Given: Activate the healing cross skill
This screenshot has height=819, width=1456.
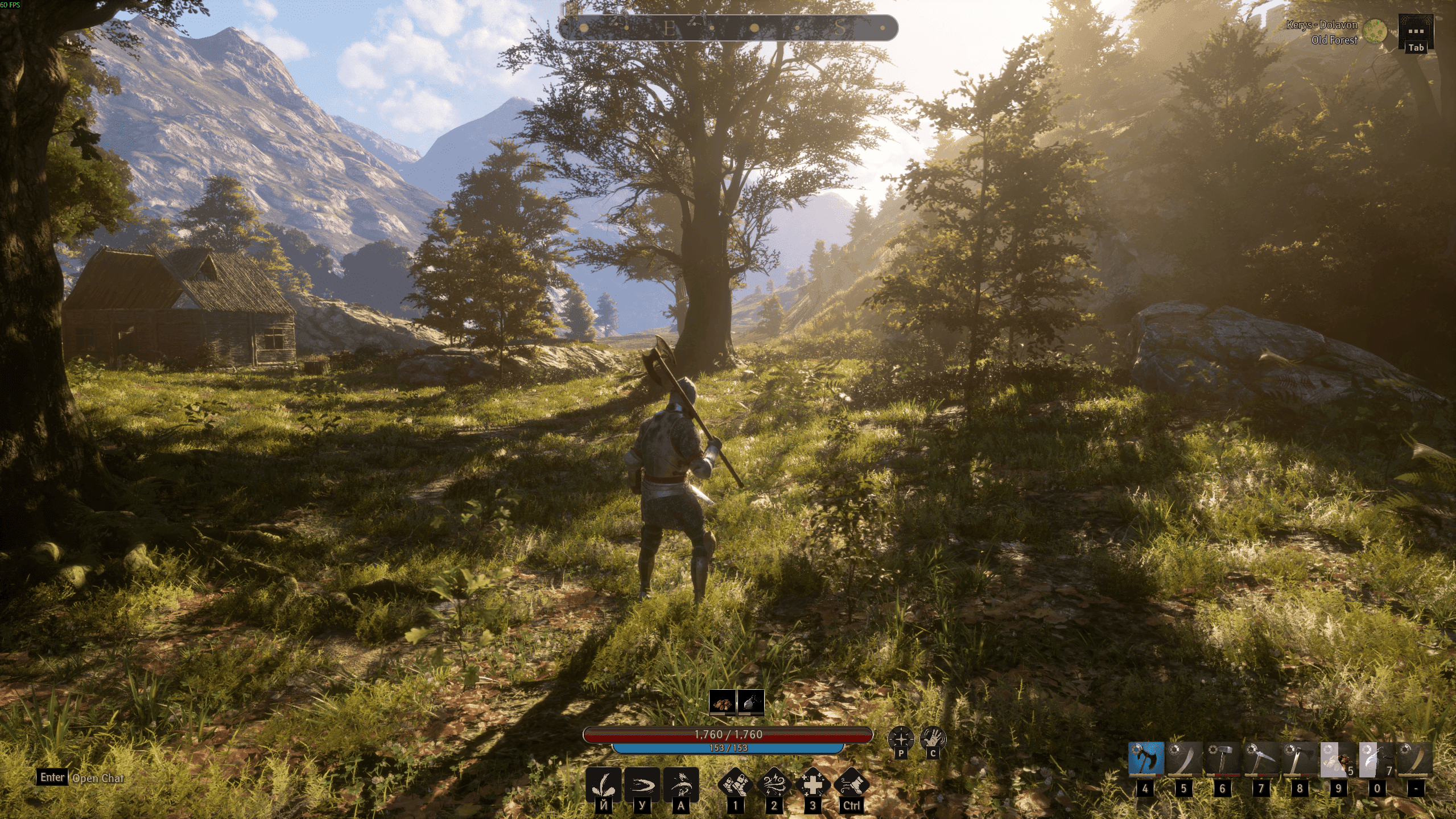Looking at the screenshot, I should pos(812,784).
